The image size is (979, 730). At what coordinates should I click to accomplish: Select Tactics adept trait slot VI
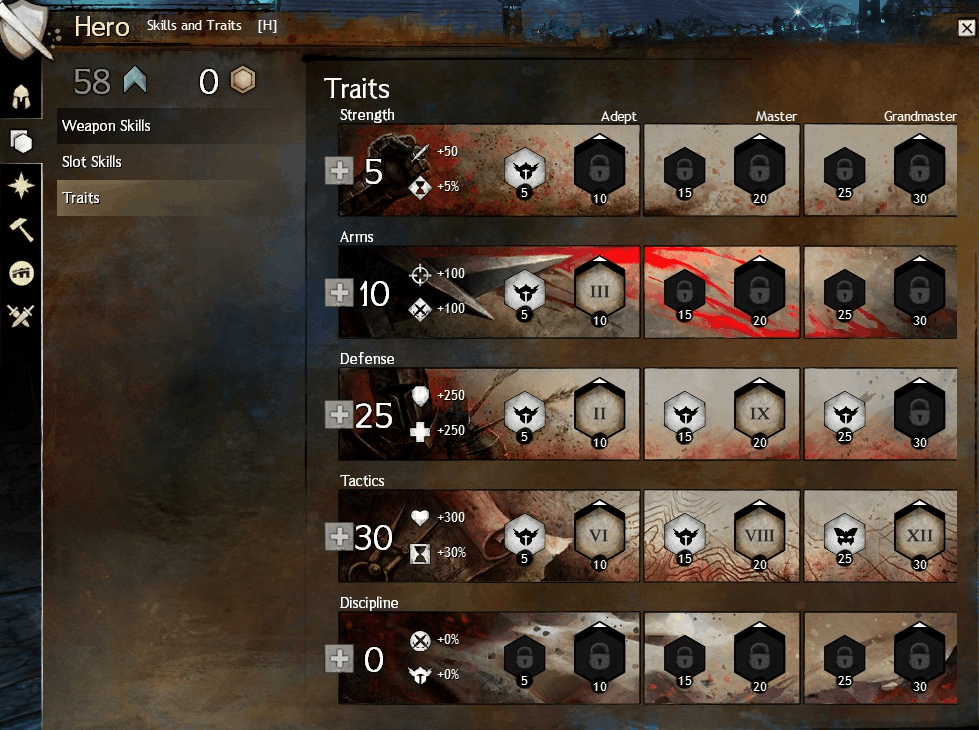tap(600, 535)
